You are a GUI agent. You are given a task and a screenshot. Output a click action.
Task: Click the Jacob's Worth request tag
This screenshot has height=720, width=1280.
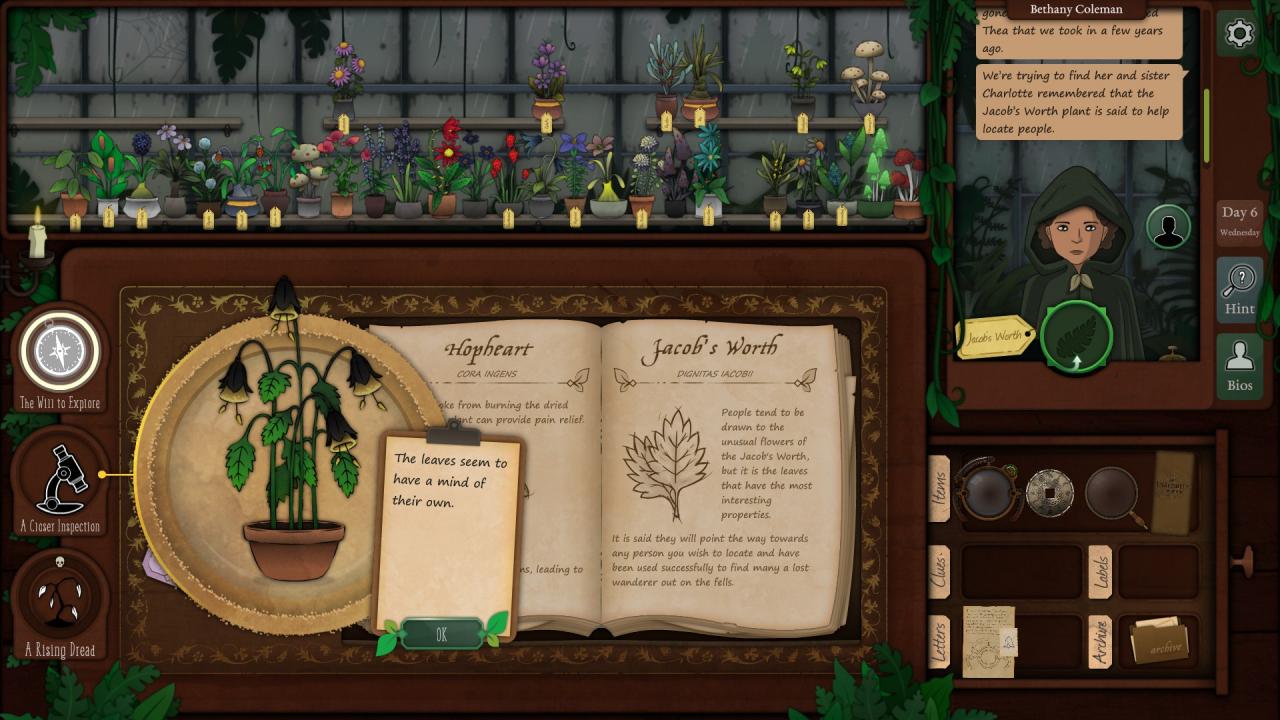tap(994, 337)
